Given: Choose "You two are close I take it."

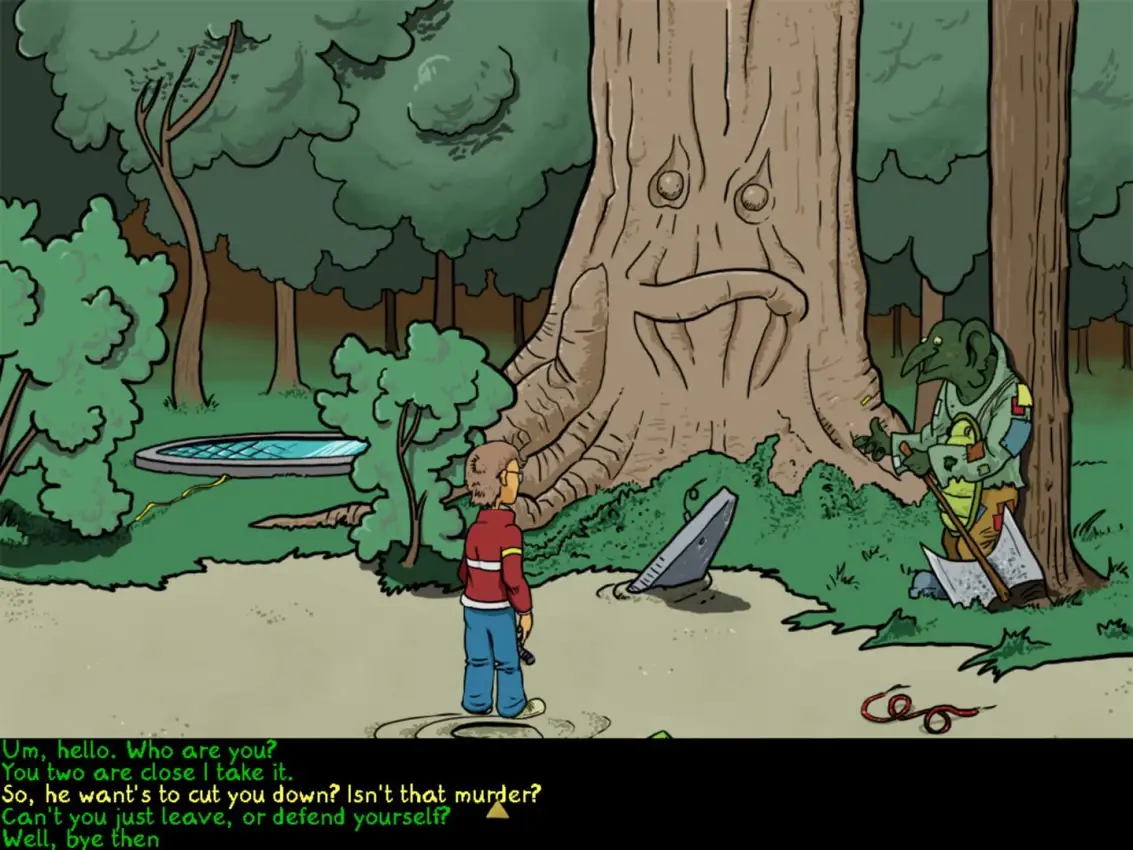Looking at the screenshot, I should point(147,772).
